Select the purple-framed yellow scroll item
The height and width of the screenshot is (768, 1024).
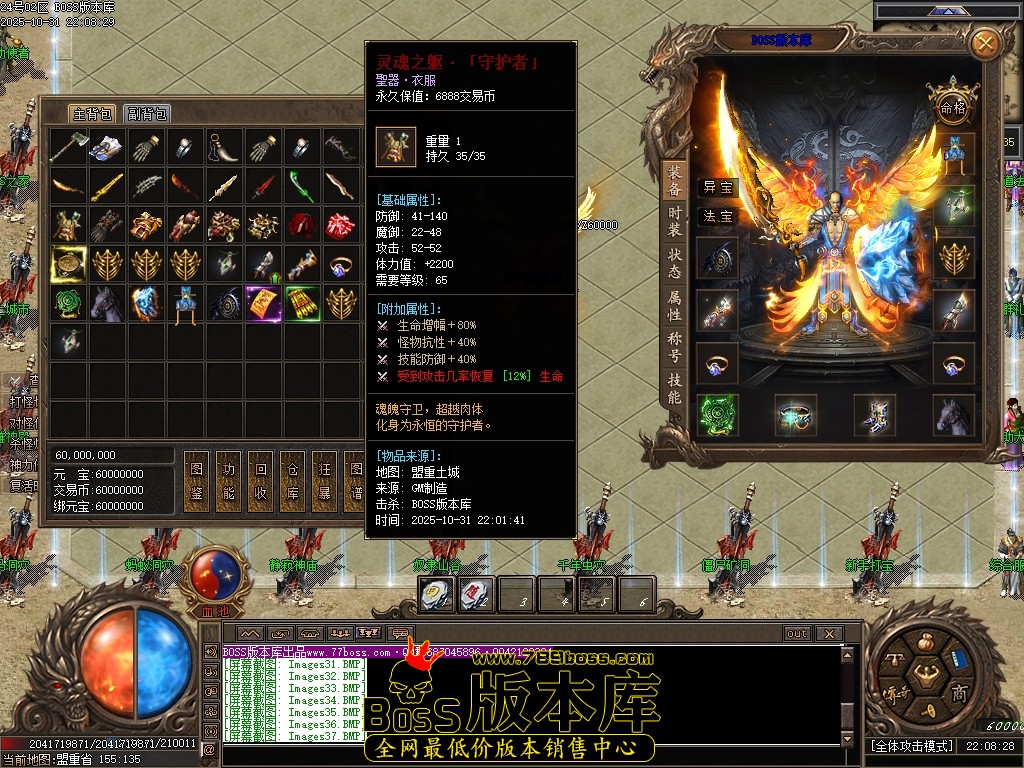pos(263,303)
